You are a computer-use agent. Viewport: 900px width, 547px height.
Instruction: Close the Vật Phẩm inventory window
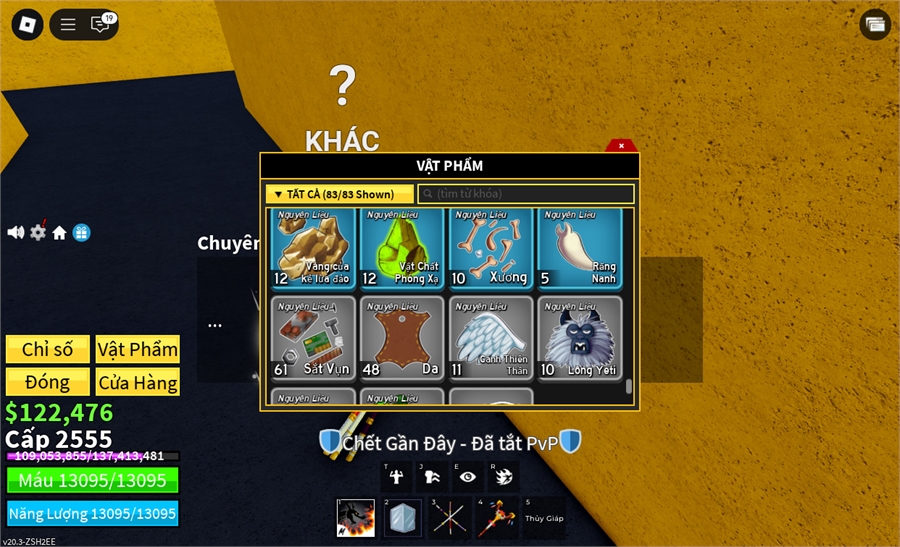621,146
